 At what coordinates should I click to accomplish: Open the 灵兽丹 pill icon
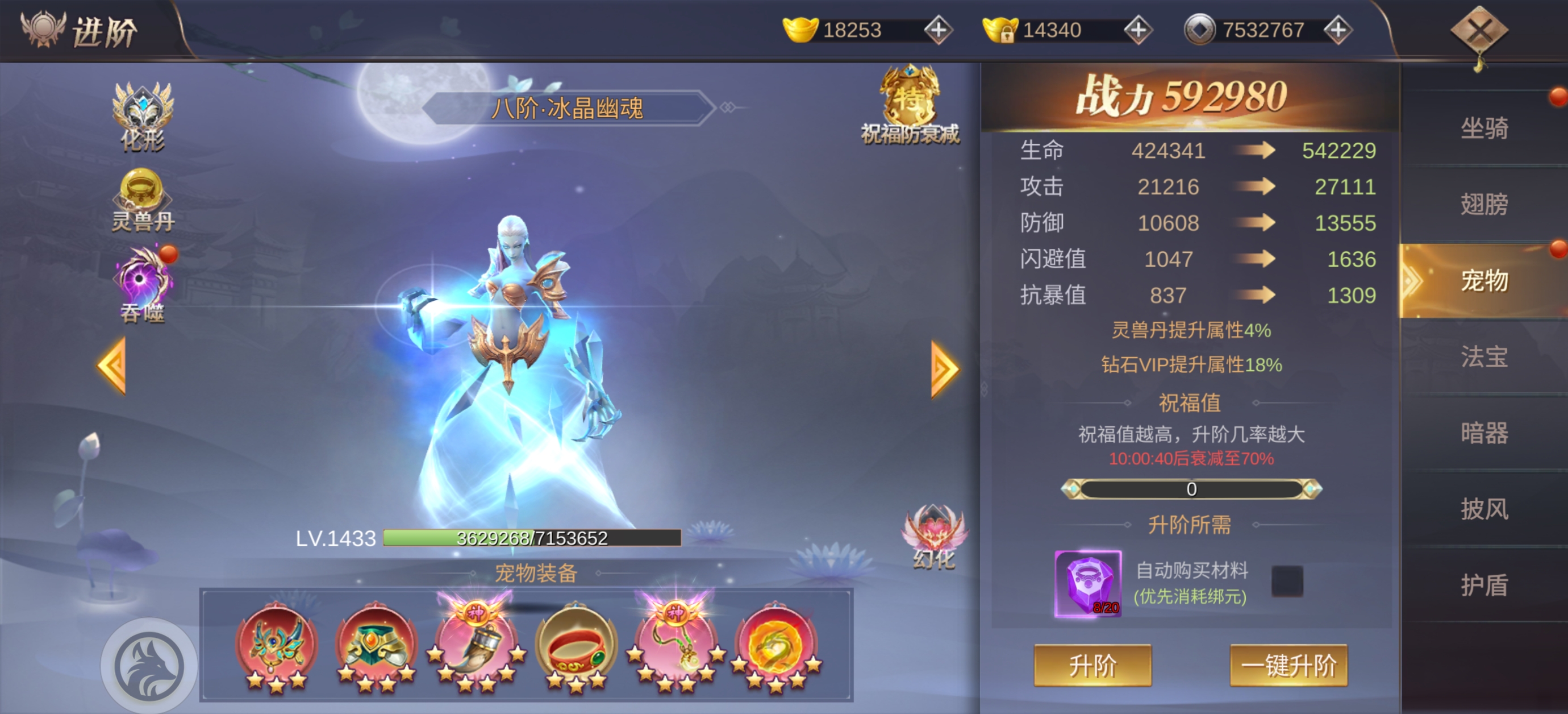click(143, 200)
